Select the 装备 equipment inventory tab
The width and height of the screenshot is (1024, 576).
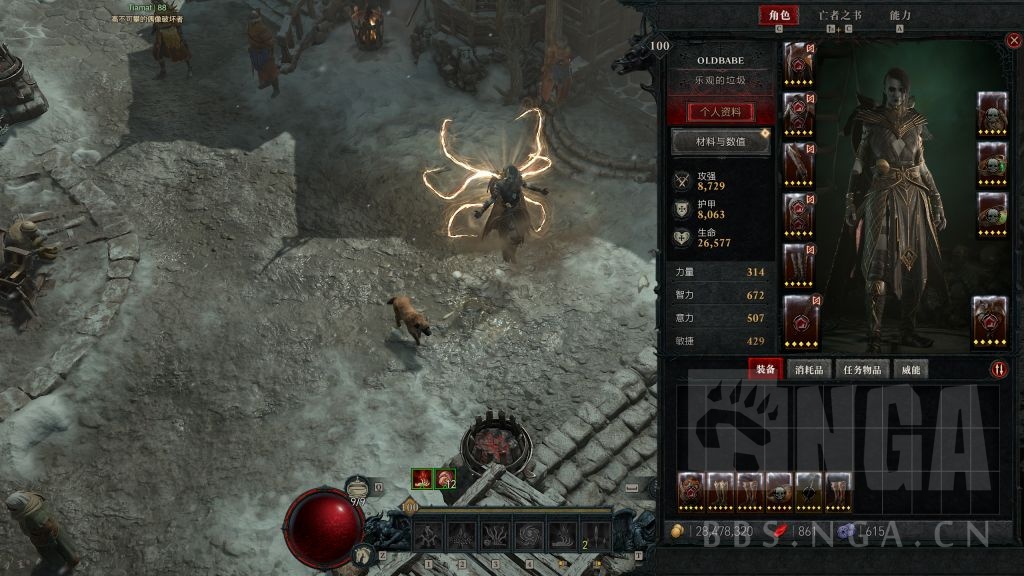766,369
